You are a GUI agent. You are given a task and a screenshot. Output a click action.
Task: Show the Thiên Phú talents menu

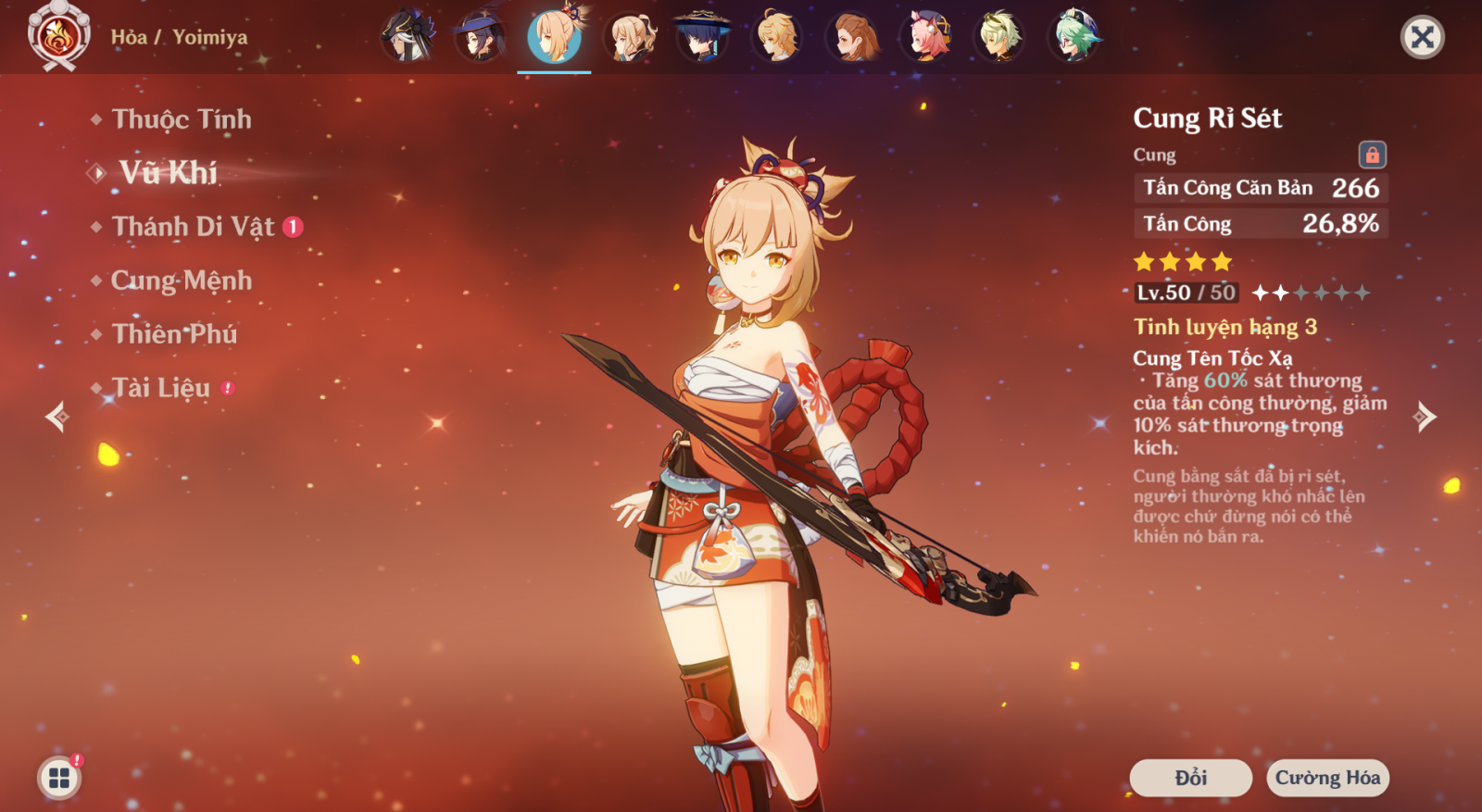[x=174, y=334]
